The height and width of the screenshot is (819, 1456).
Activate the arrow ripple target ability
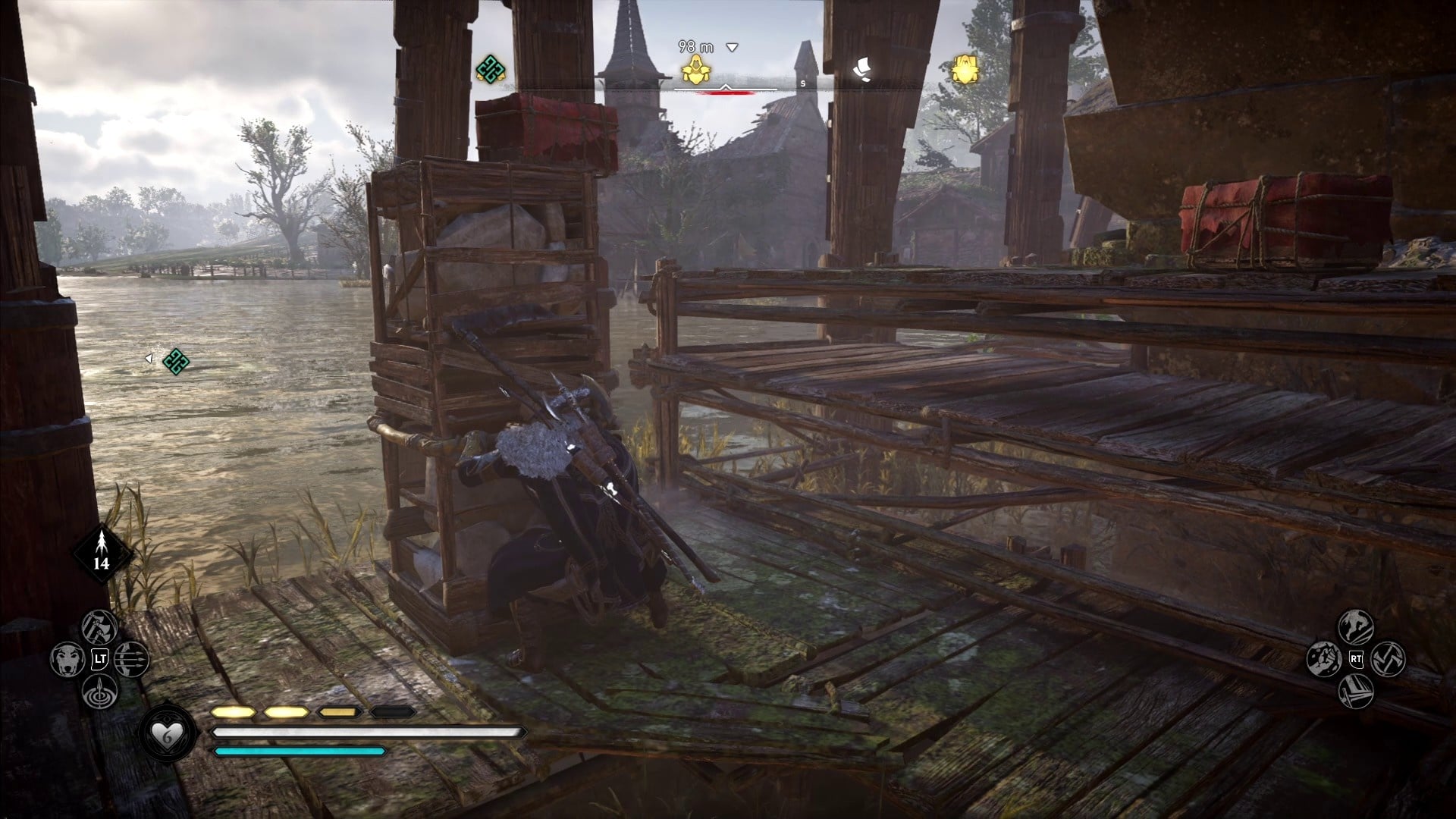click(100, 692)
